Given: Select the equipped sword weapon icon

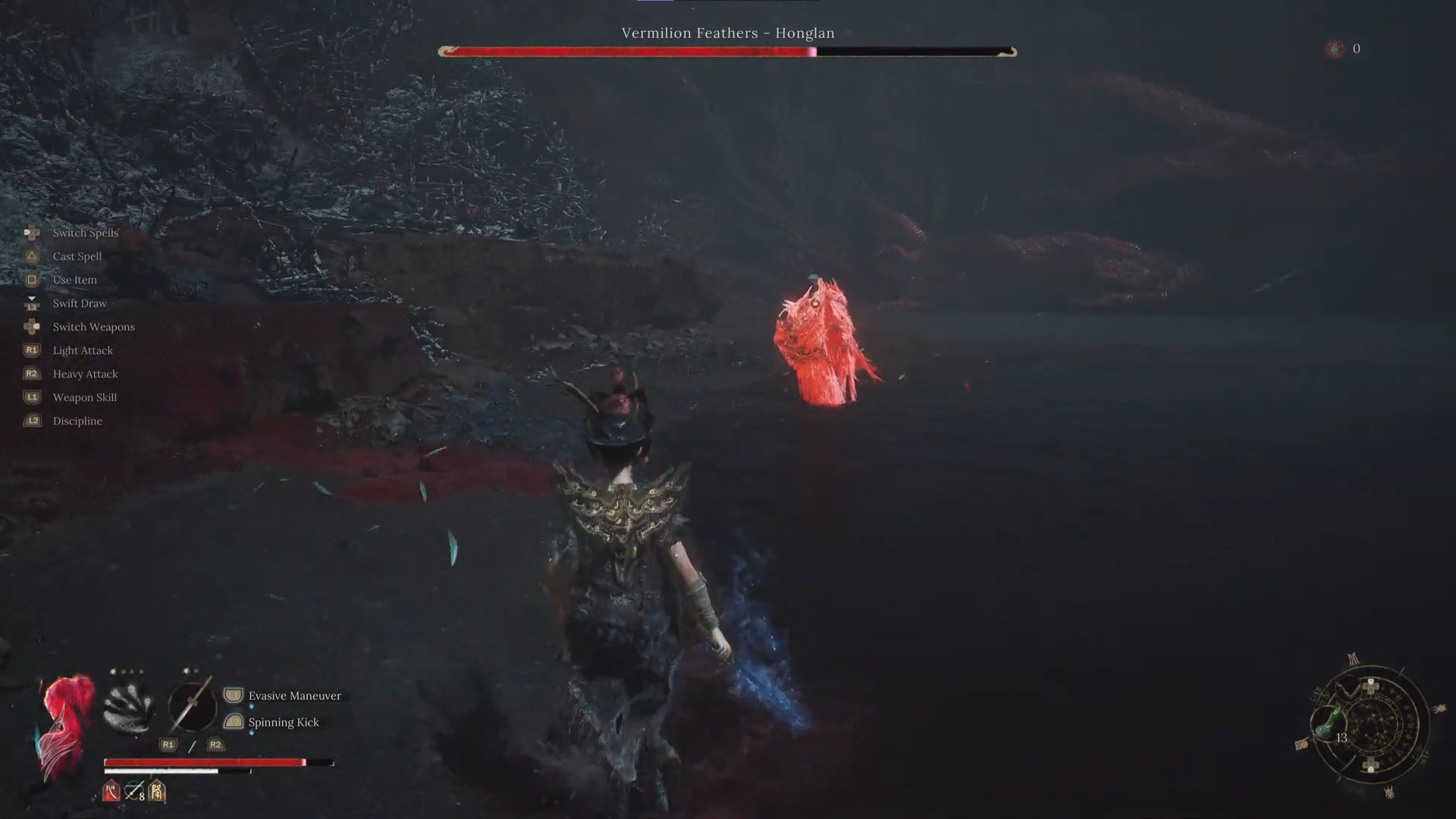Looking at the screenshot, I should point(192,705).
